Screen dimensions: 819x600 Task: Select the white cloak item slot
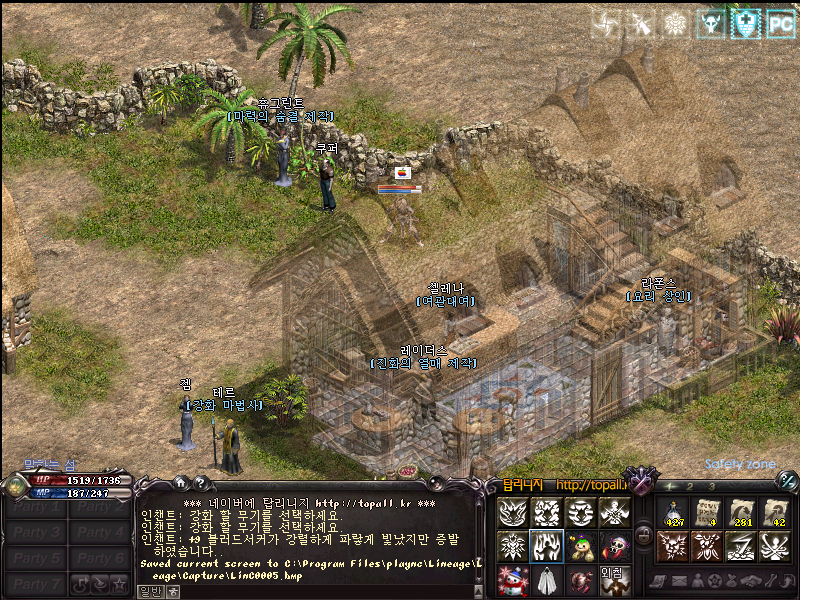[x=547, y=580]
